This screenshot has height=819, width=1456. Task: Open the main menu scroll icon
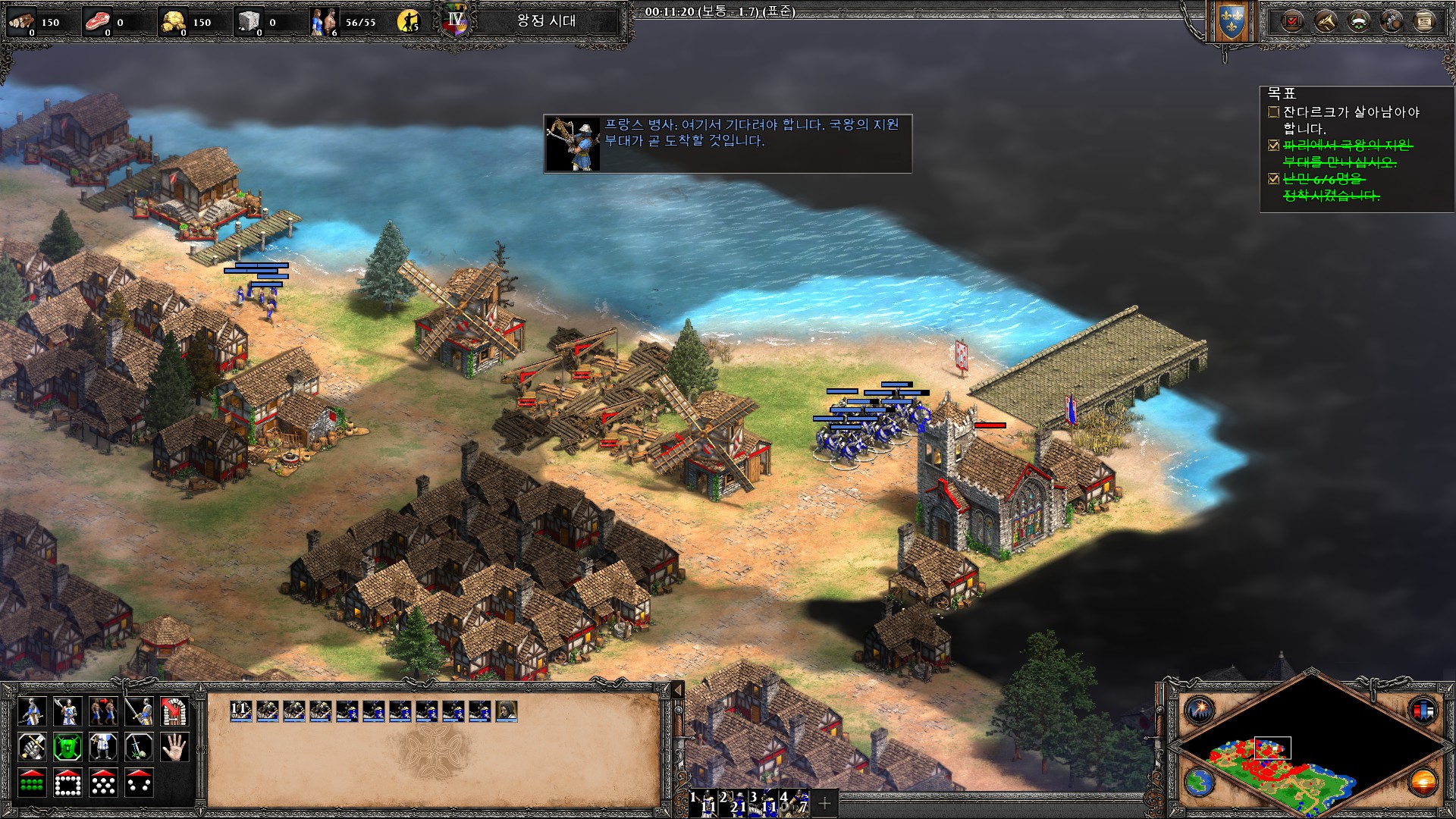1424,21
